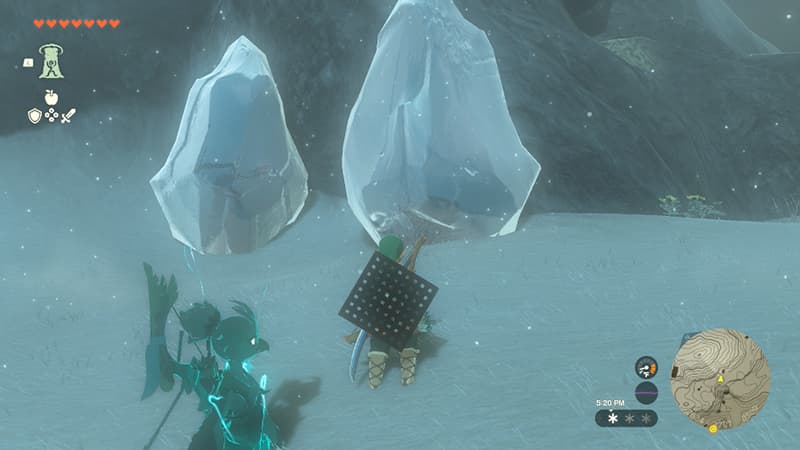Select the shield quick-menu icon
Image resolution: width=800 pixels, height=450 pixels.
[x=34, y=116]
